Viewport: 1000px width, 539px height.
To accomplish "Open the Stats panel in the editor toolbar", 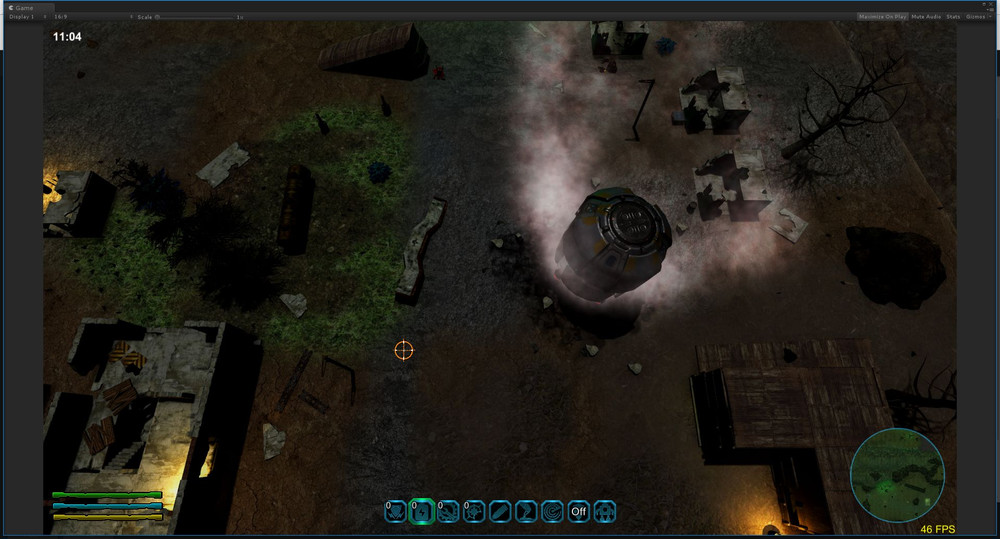I will [953, 17].
